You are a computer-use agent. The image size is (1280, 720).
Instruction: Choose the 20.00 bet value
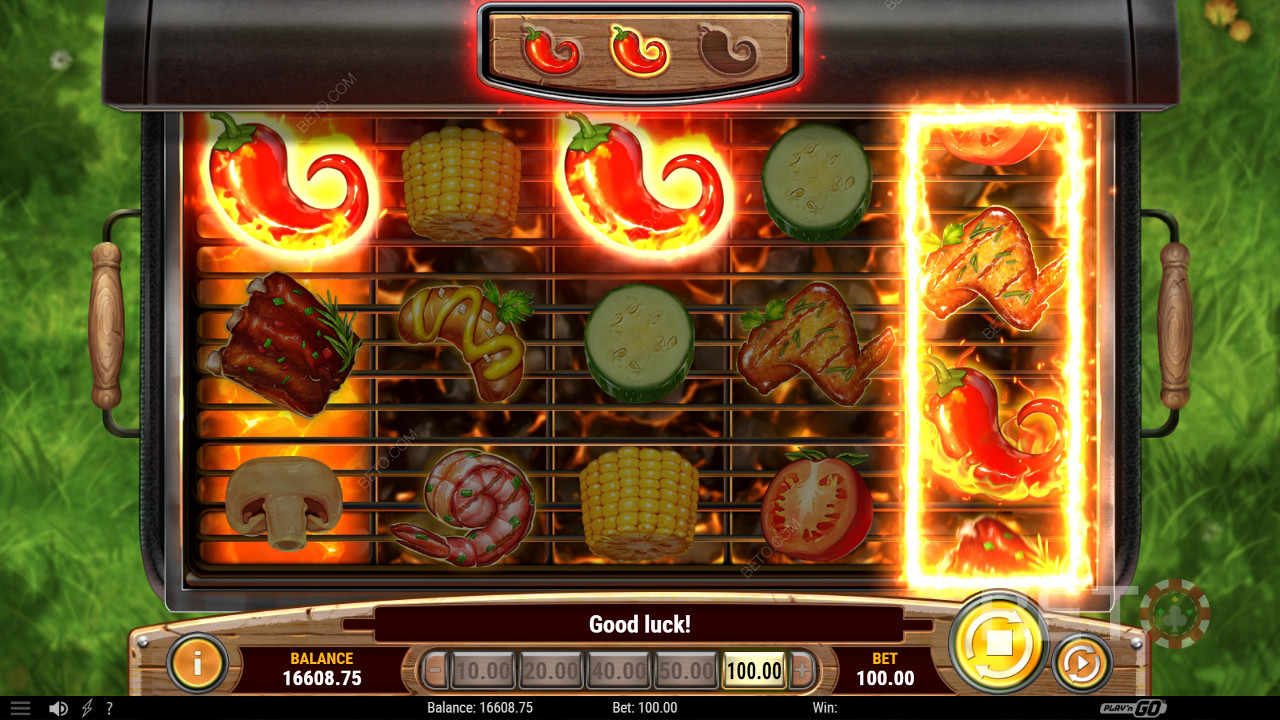click(551, 670)
